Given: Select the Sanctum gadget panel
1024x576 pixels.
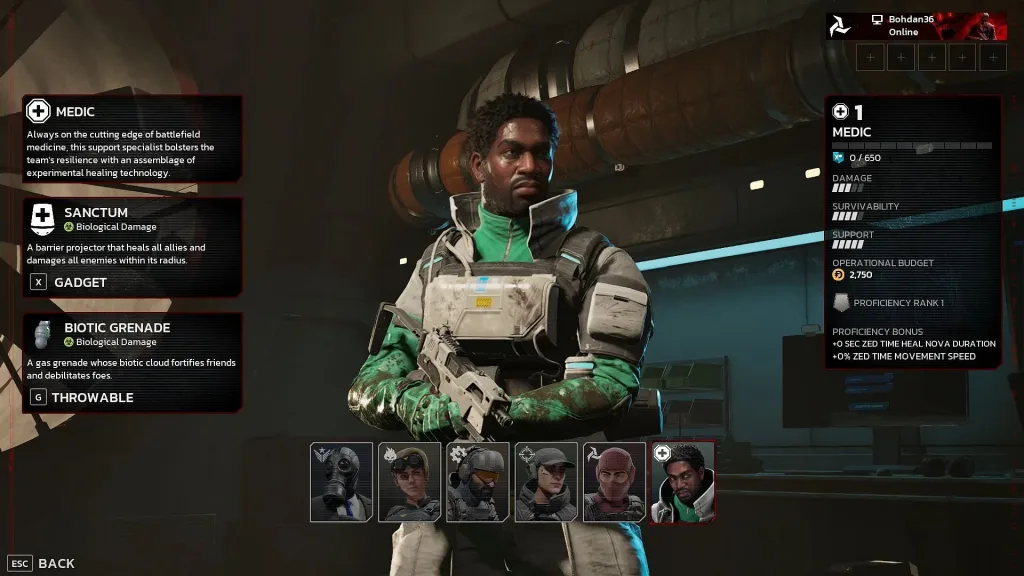Looking at the screenshot, I should [132, 247].
